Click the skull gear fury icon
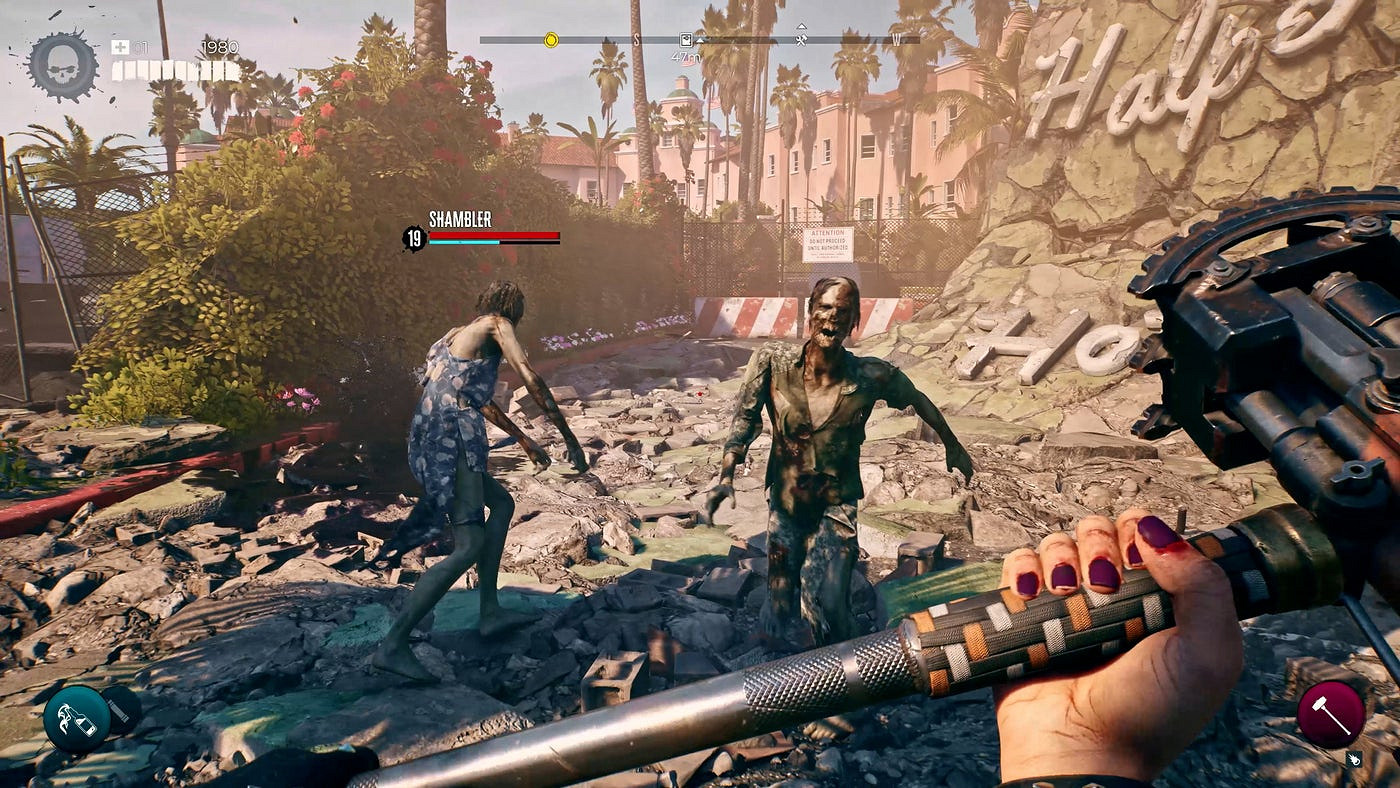Image resolution: width=1400 pixels, height=788 pixels. click(x=63, y=66)
